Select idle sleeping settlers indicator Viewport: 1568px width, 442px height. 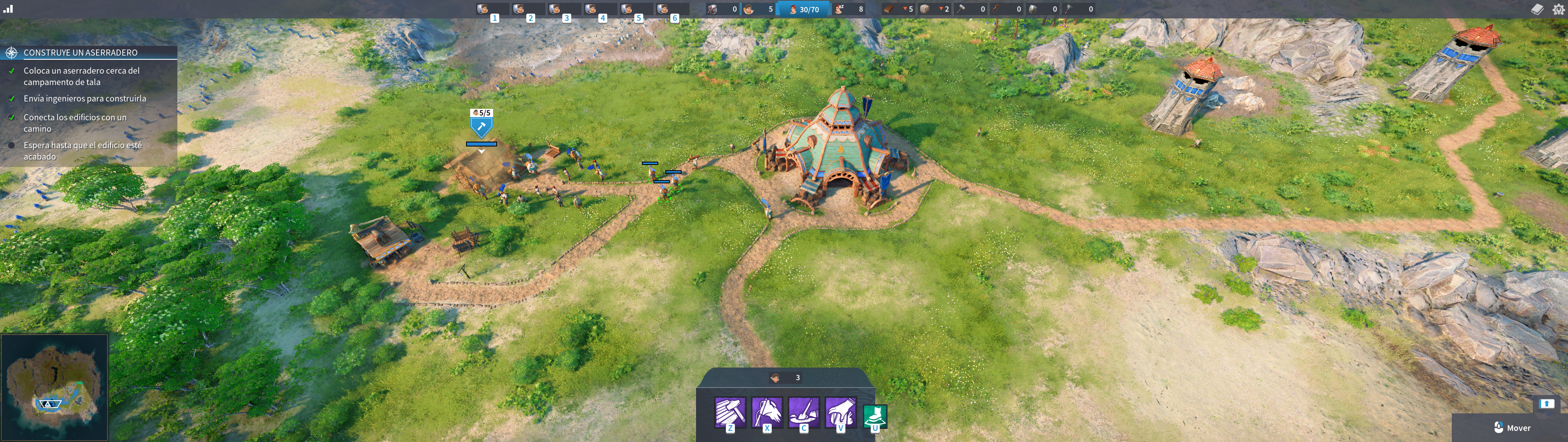click(x=849, y=9)
